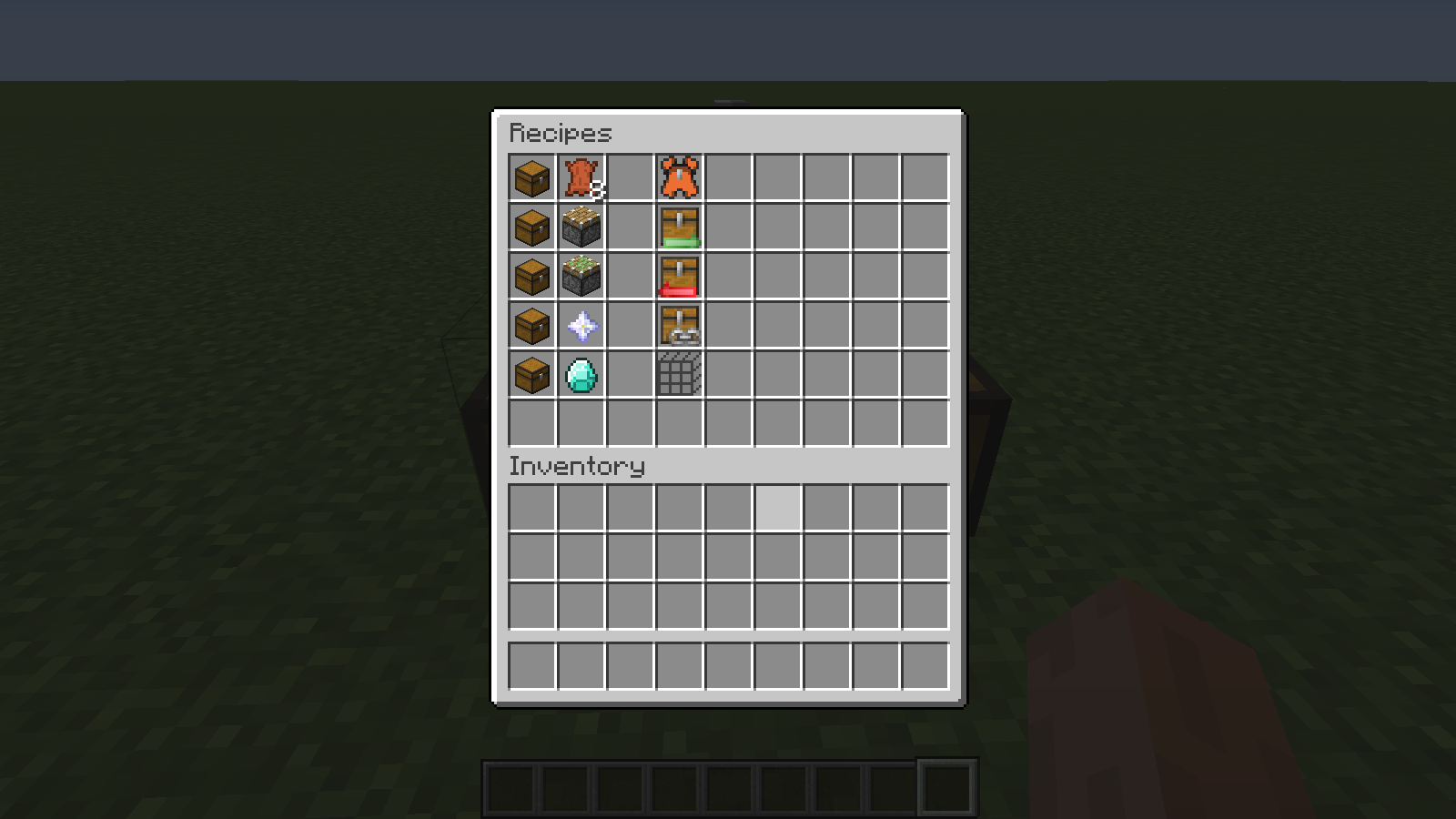Select the chained chest recipe result
Image resolution: width=1456 pixels, height=819 pixels.
(x=678, y=326)
